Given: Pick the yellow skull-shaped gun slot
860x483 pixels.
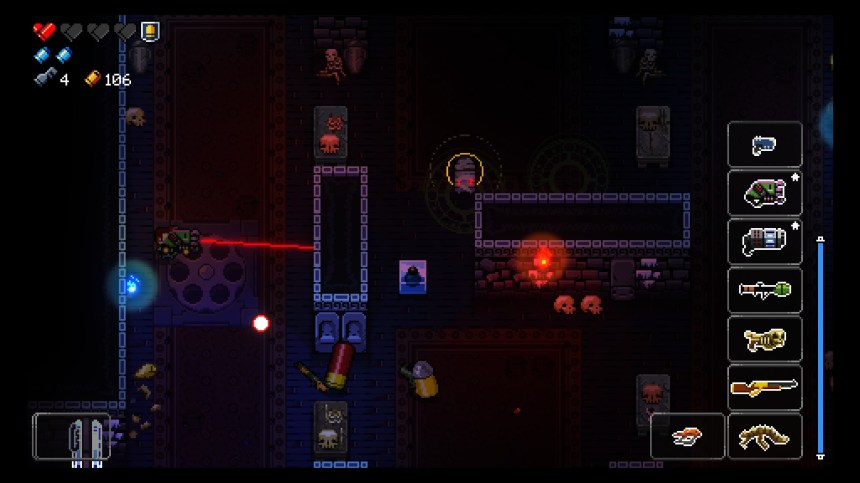Looking at the screenshot, I should pyautogui.click(x=764, y=339).
